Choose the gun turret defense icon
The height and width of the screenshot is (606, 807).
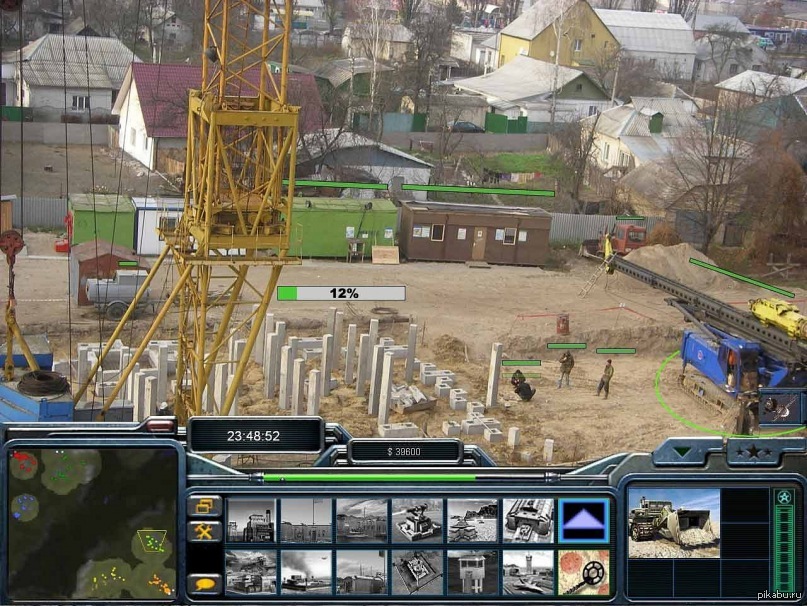coord(417,520)
